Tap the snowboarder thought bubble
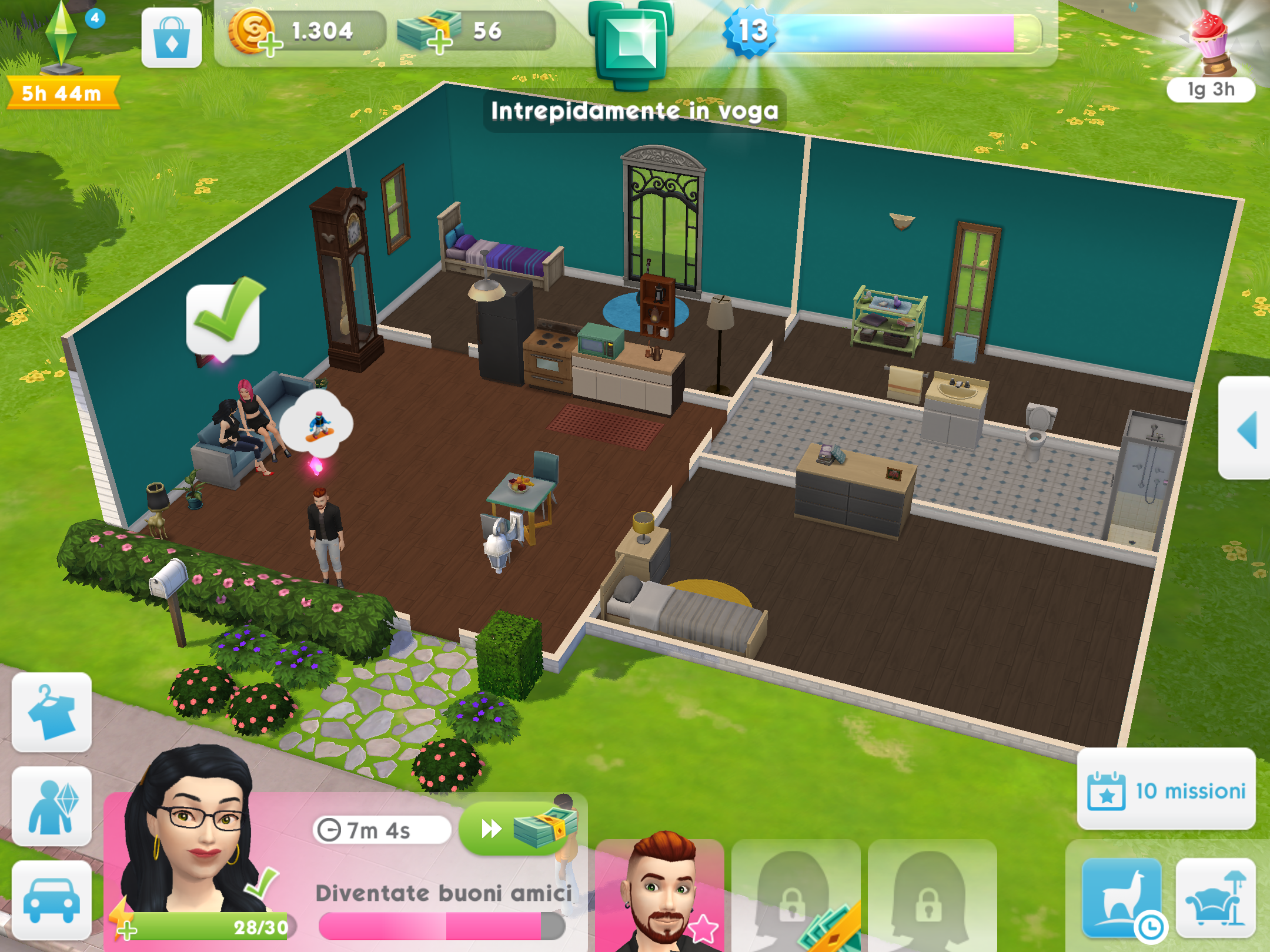This screenshot has width=1270, height=952. pos(317,424)
